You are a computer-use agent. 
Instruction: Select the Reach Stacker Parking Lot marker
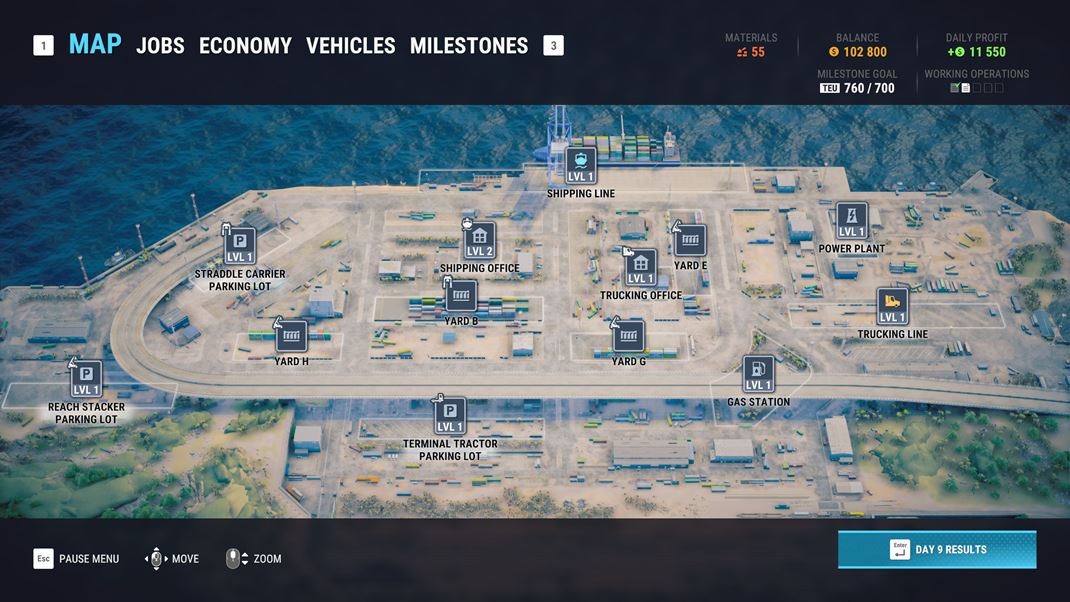tap(86, 379)
